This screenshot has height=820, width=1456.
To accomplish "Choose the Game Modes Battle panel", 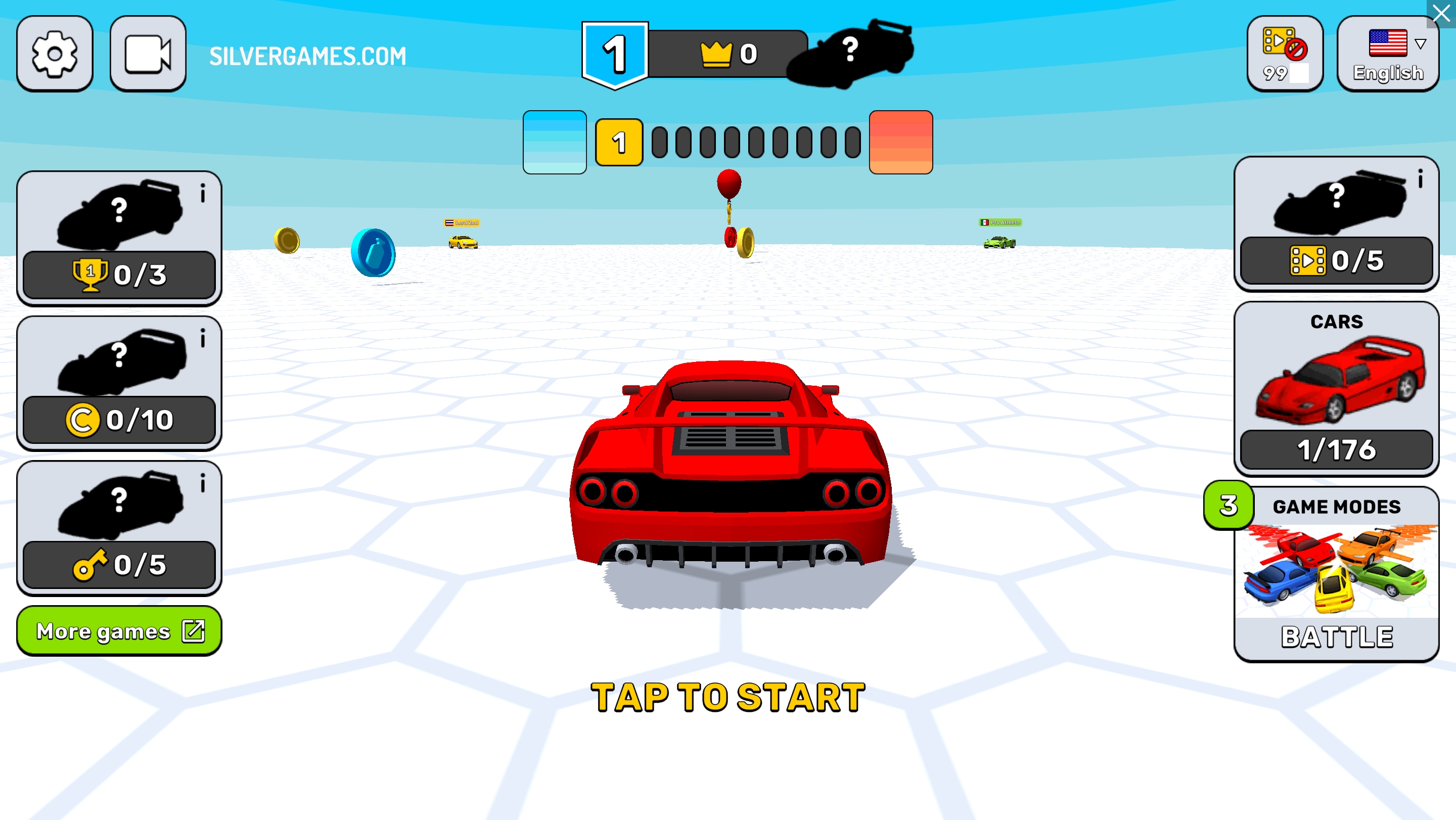I will 1336,574.
